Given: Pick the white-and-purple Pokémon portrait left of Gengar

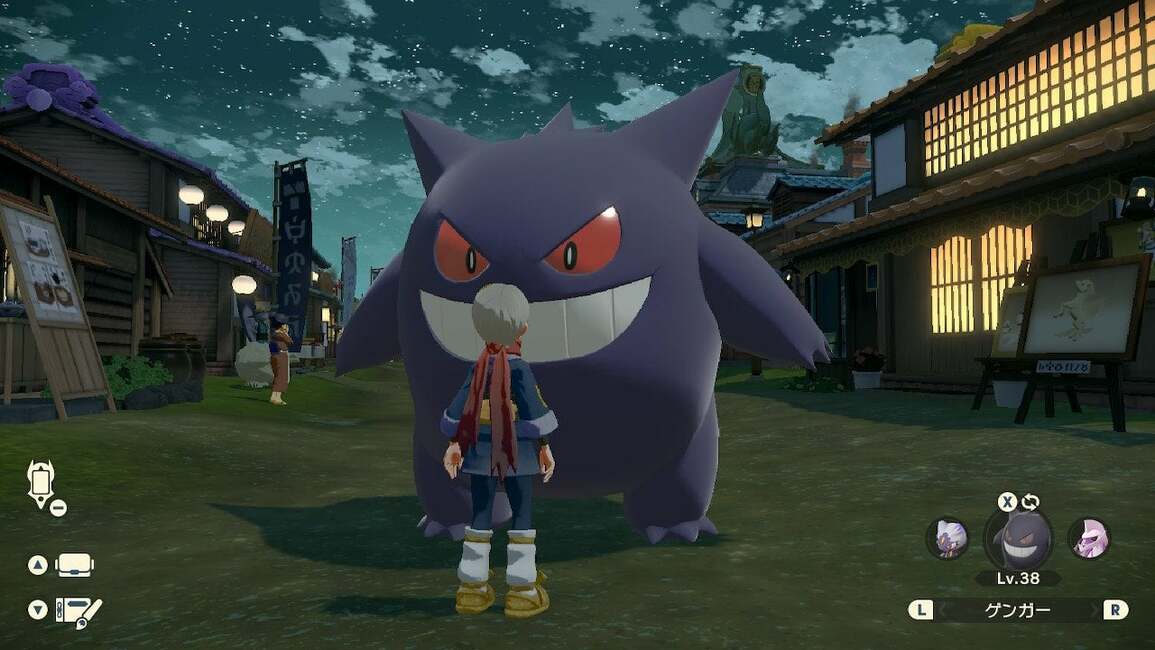Looking at the screenshot, I should pos(946,538).
